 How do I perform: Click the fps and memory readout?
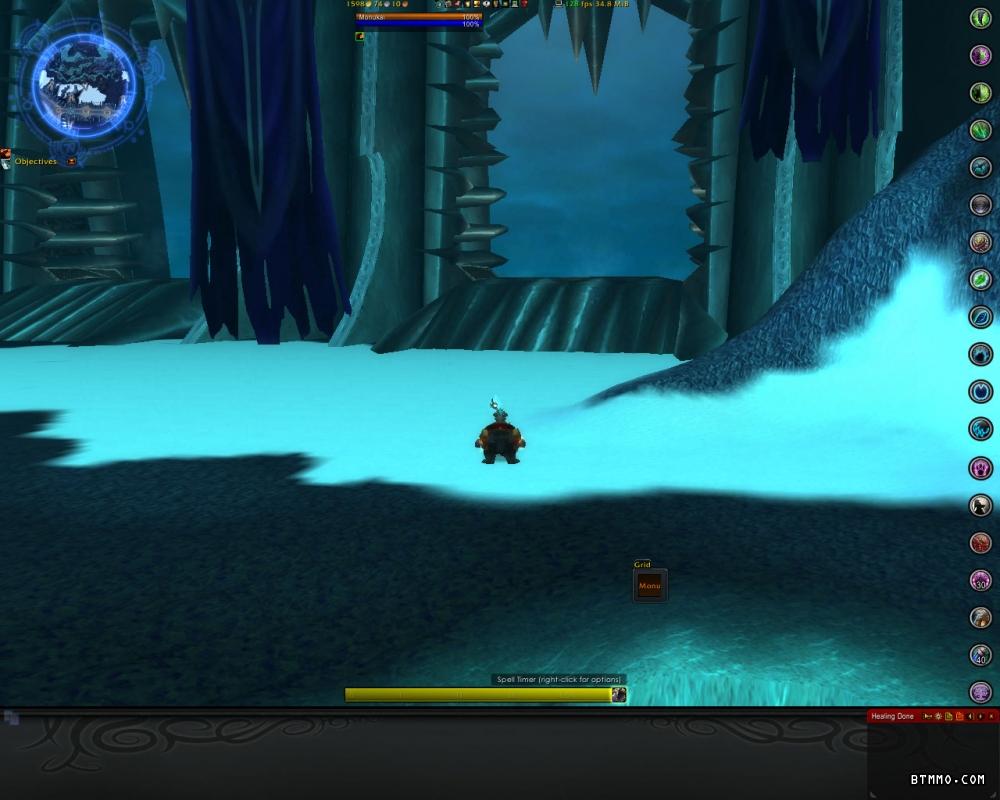(x=597, y=5)
